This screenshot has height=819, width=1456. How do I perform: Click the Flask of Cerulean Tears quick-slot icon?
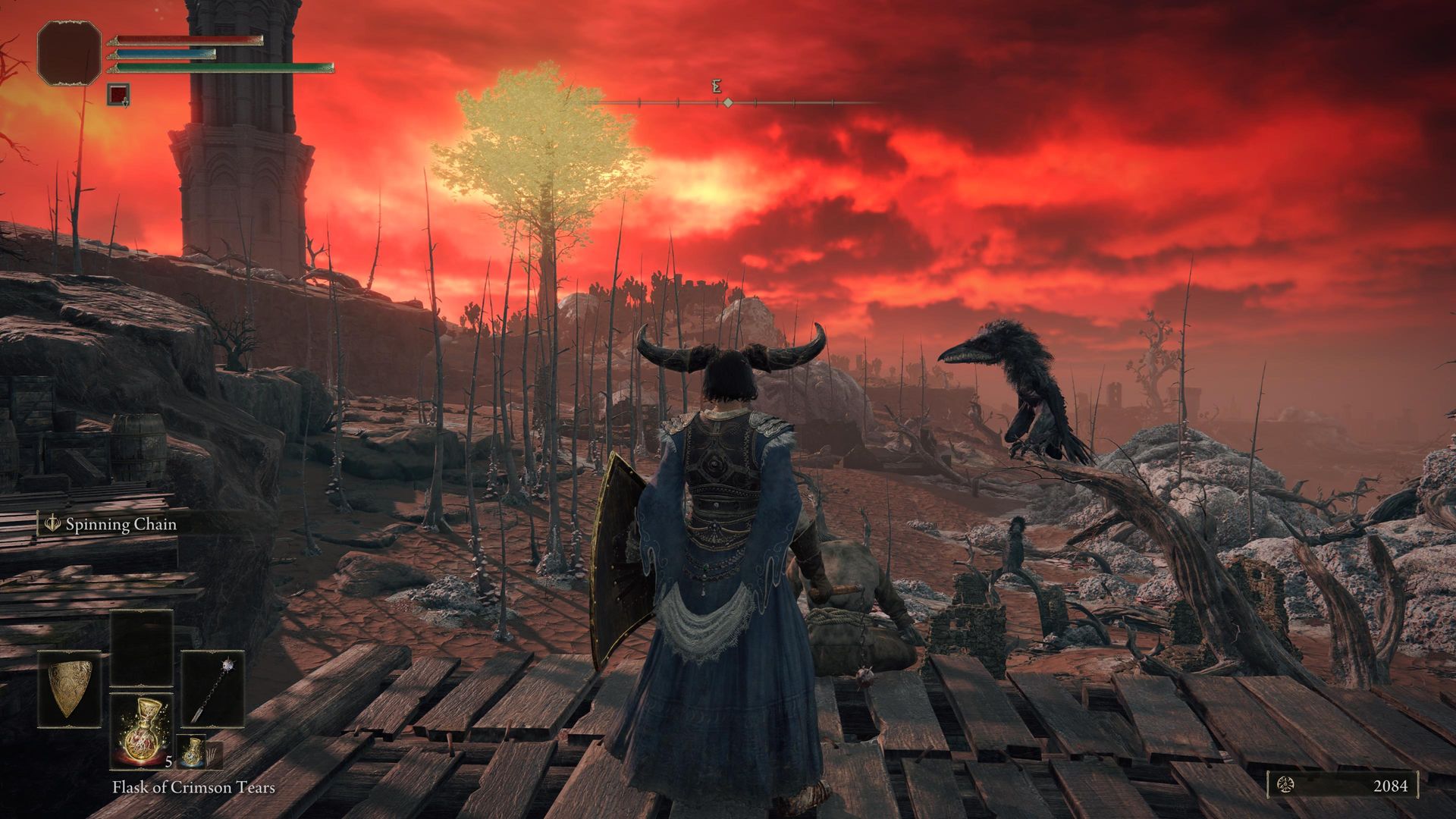(192, 750)
